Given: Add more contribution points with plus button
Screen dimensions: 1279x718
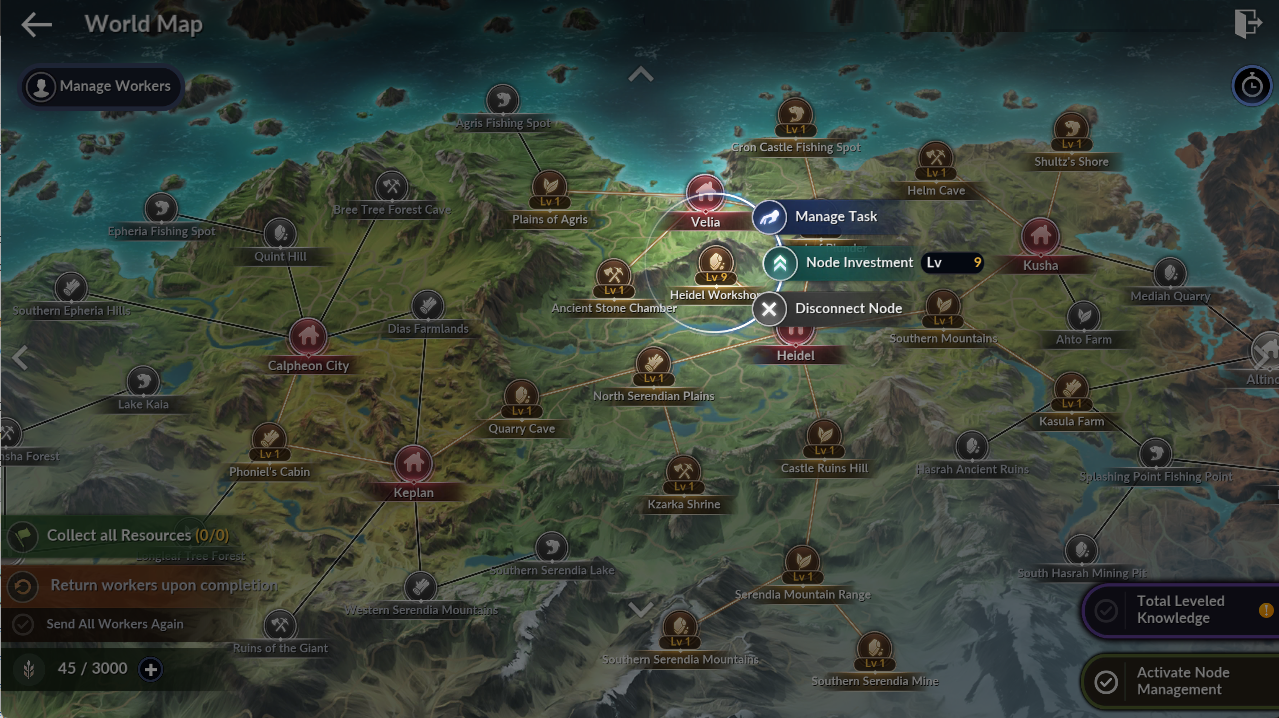Looking at the screenshot, I should 151,669.
